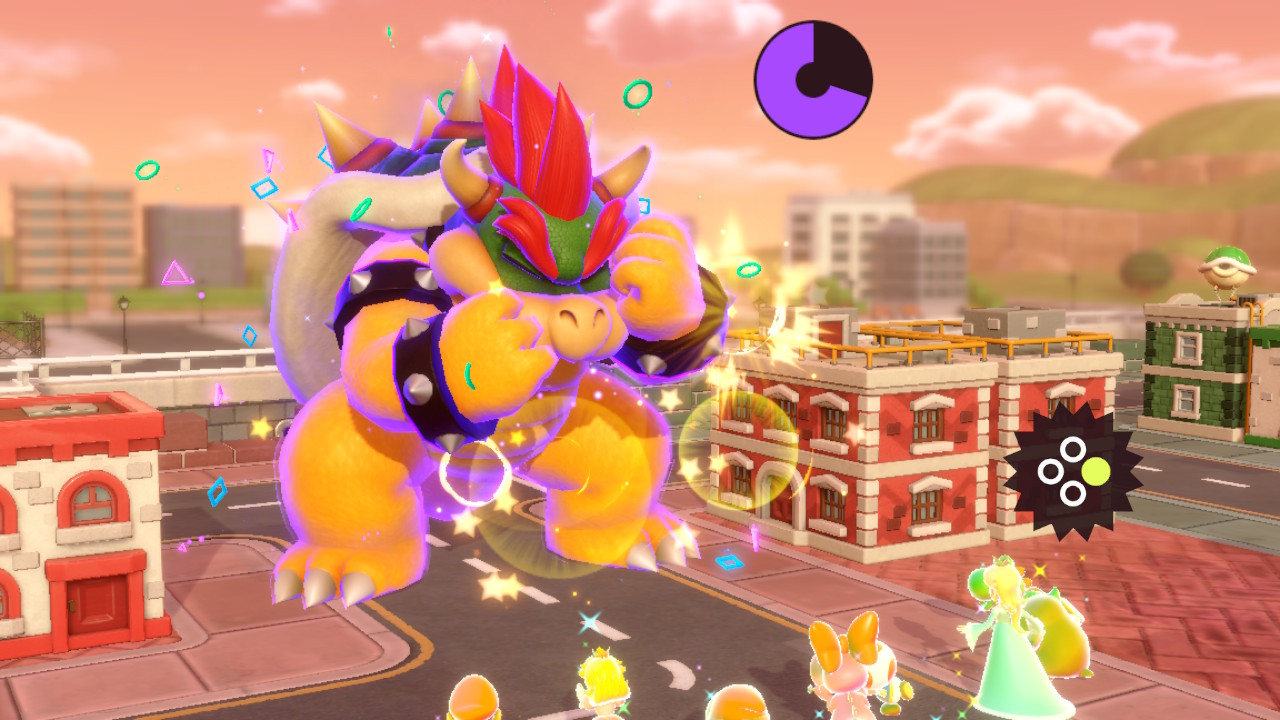Click the left white ring in the roulette icon
This screenshot has height=720, width=1280.
point(1050,470)
